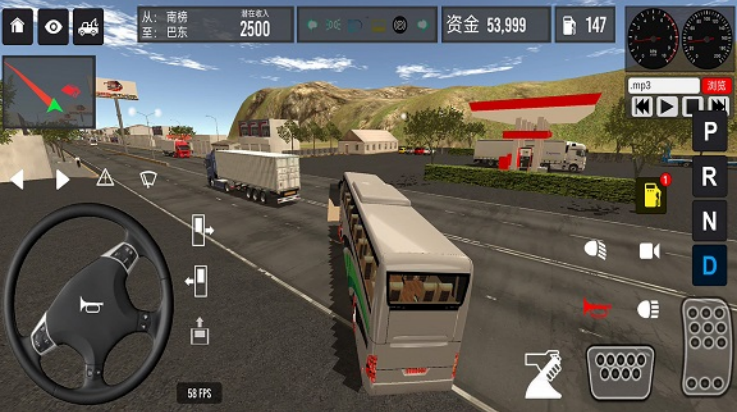Go to the home menu
Viewport: 737px width, 412px height.
tap(17, 27)
